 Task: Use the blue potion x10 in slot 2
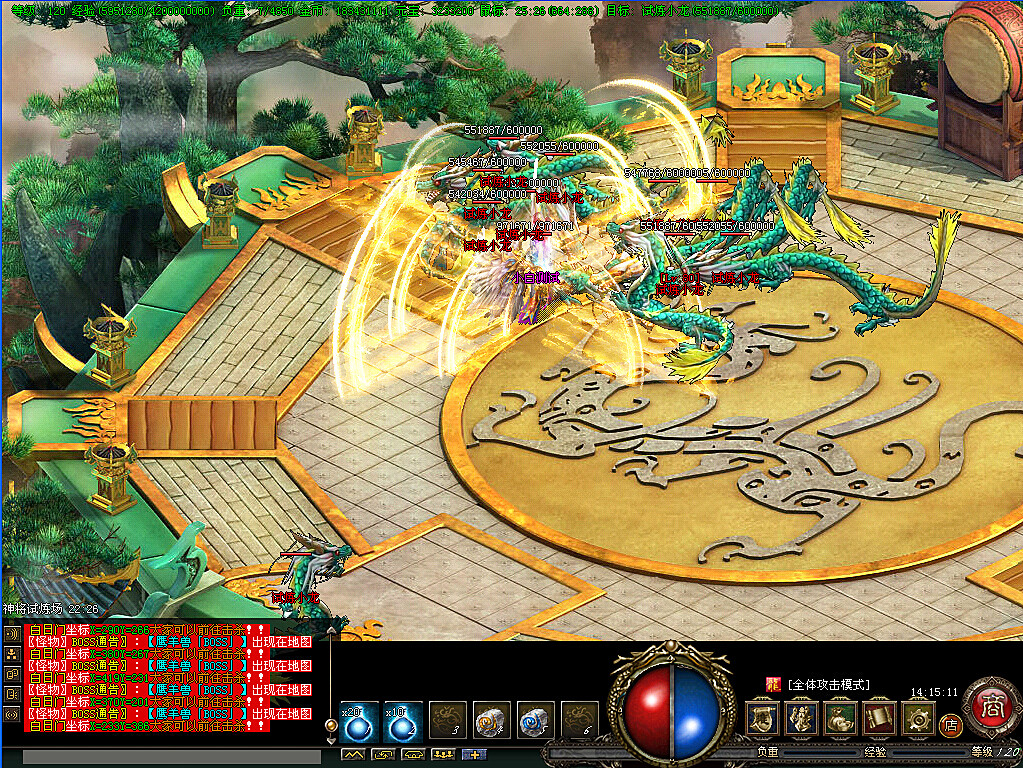(x=402, y=722)
